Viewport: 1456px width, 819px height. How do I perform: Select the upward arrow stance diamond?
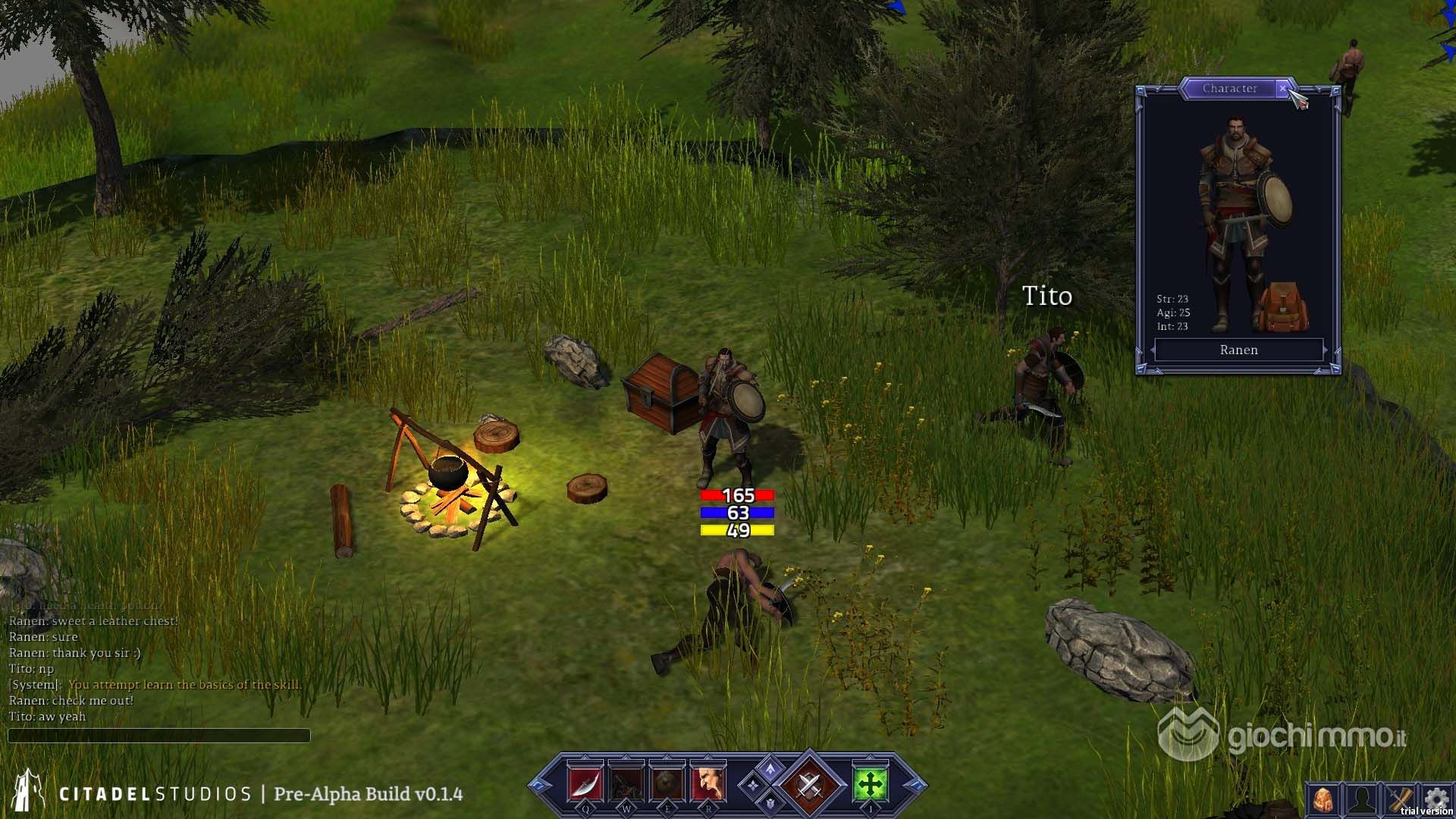770,770
